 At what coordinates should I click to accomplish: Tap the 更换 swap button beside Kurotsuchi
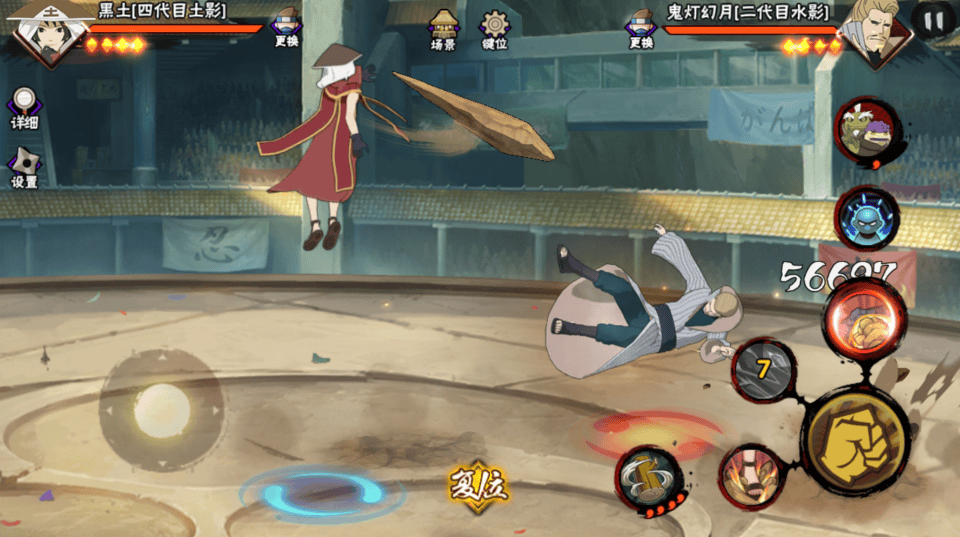tap(287, 27)
